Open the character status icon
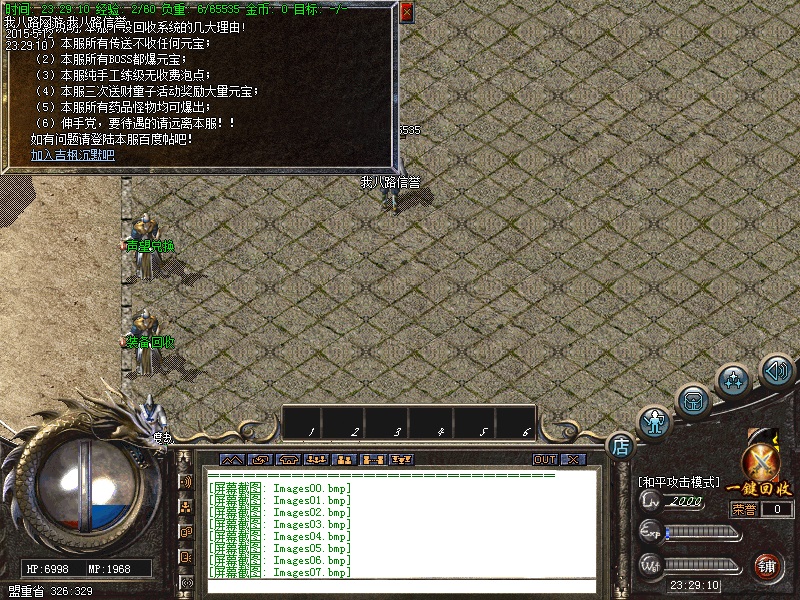 click(655, 422)
